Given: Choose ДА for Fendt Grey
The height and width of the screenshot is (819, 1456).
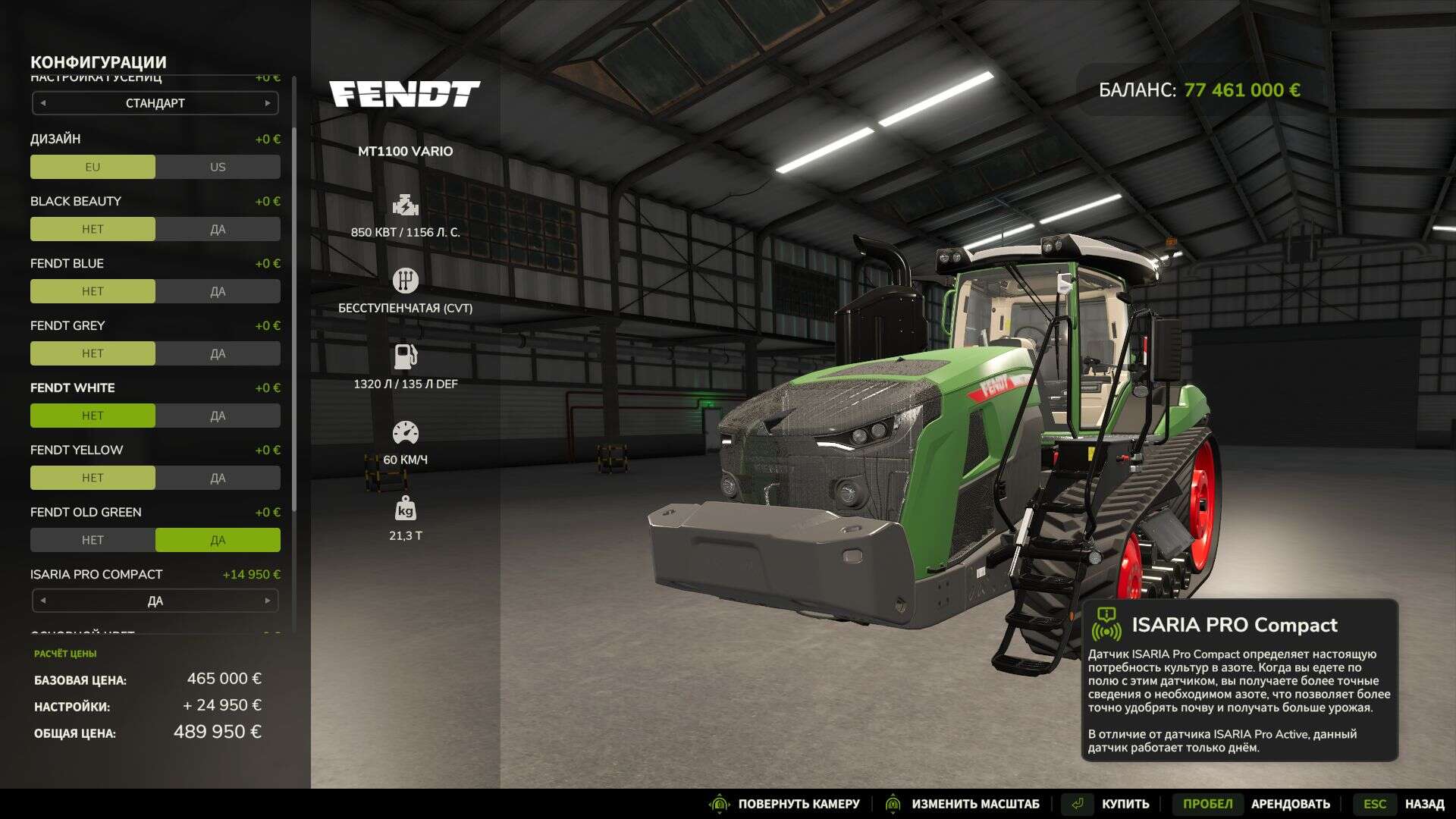Looking at the screenshot, I should point(218,353).
